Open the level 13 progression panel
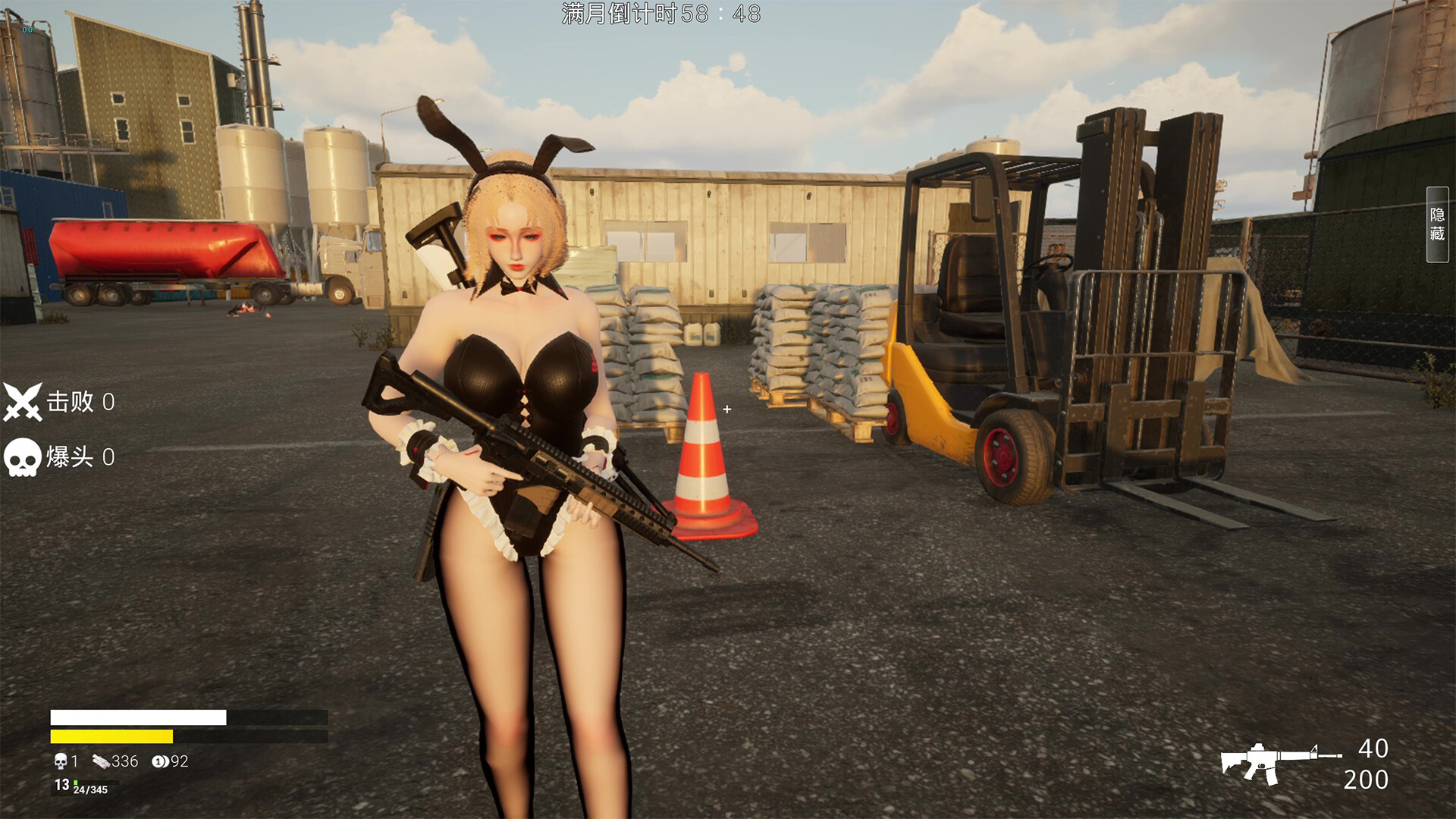The height and width of the screenshot is (819, 1456). click(62, 784)
